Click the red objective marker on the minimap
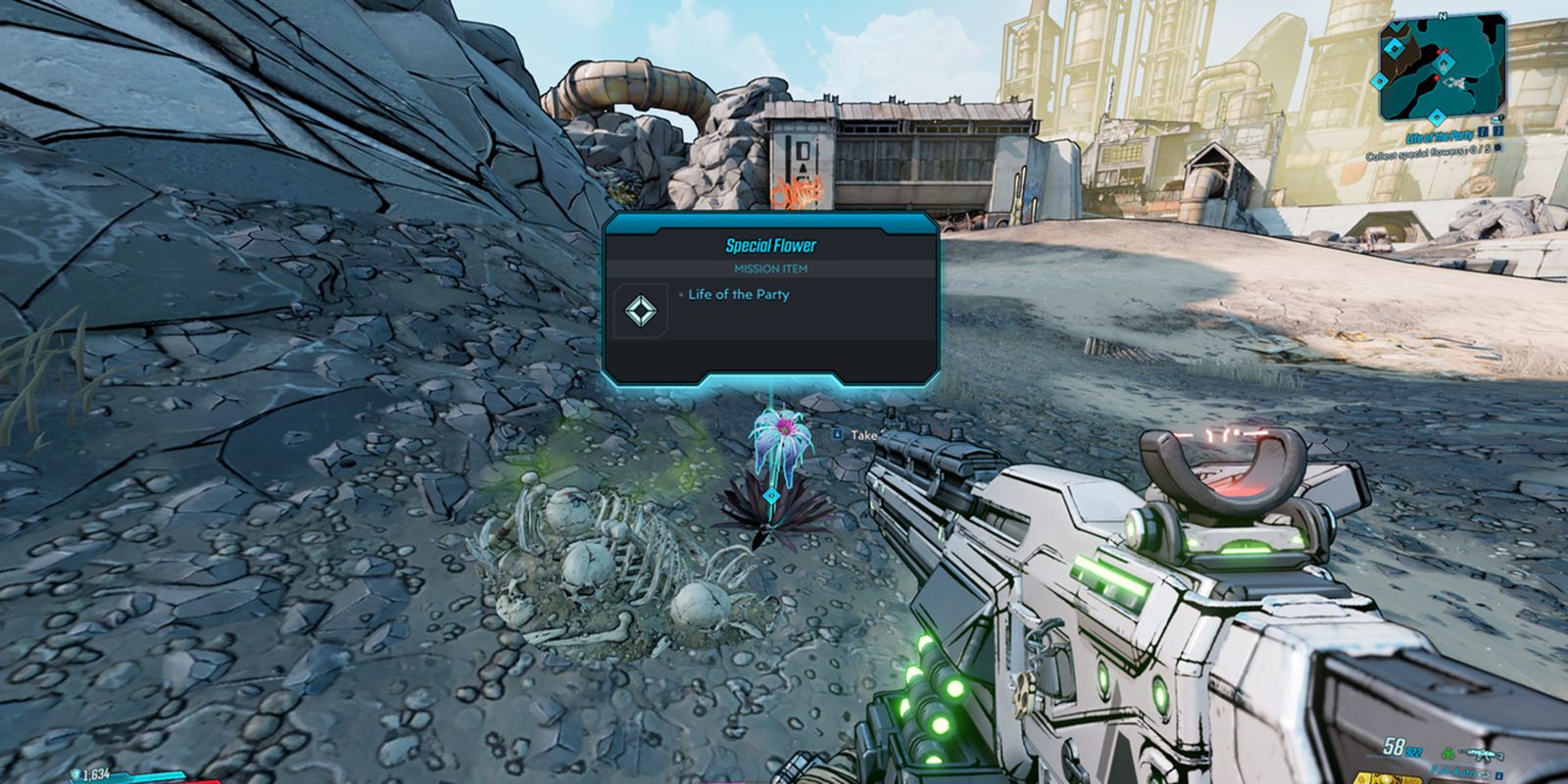1568x784 pixels. (x=1436, y=77)
